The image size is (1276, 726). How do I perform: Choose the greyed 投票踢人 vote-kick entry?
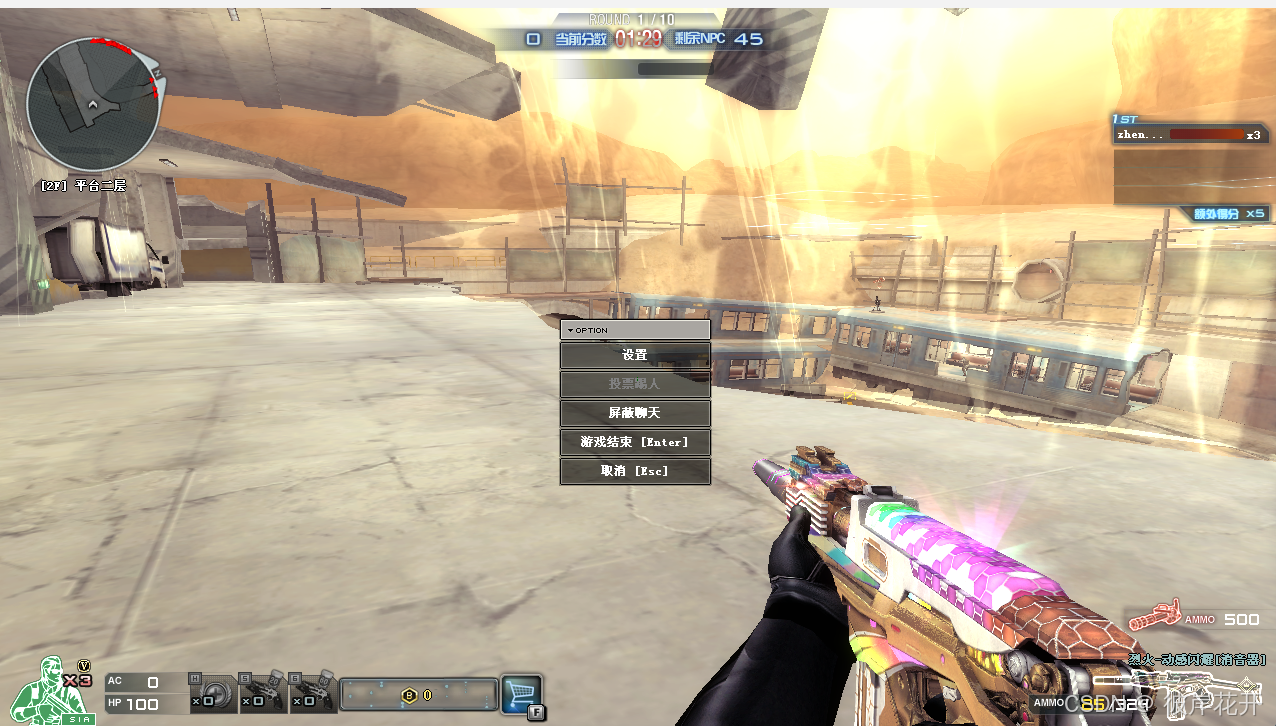pyautogui.click(x=635, y=384)
